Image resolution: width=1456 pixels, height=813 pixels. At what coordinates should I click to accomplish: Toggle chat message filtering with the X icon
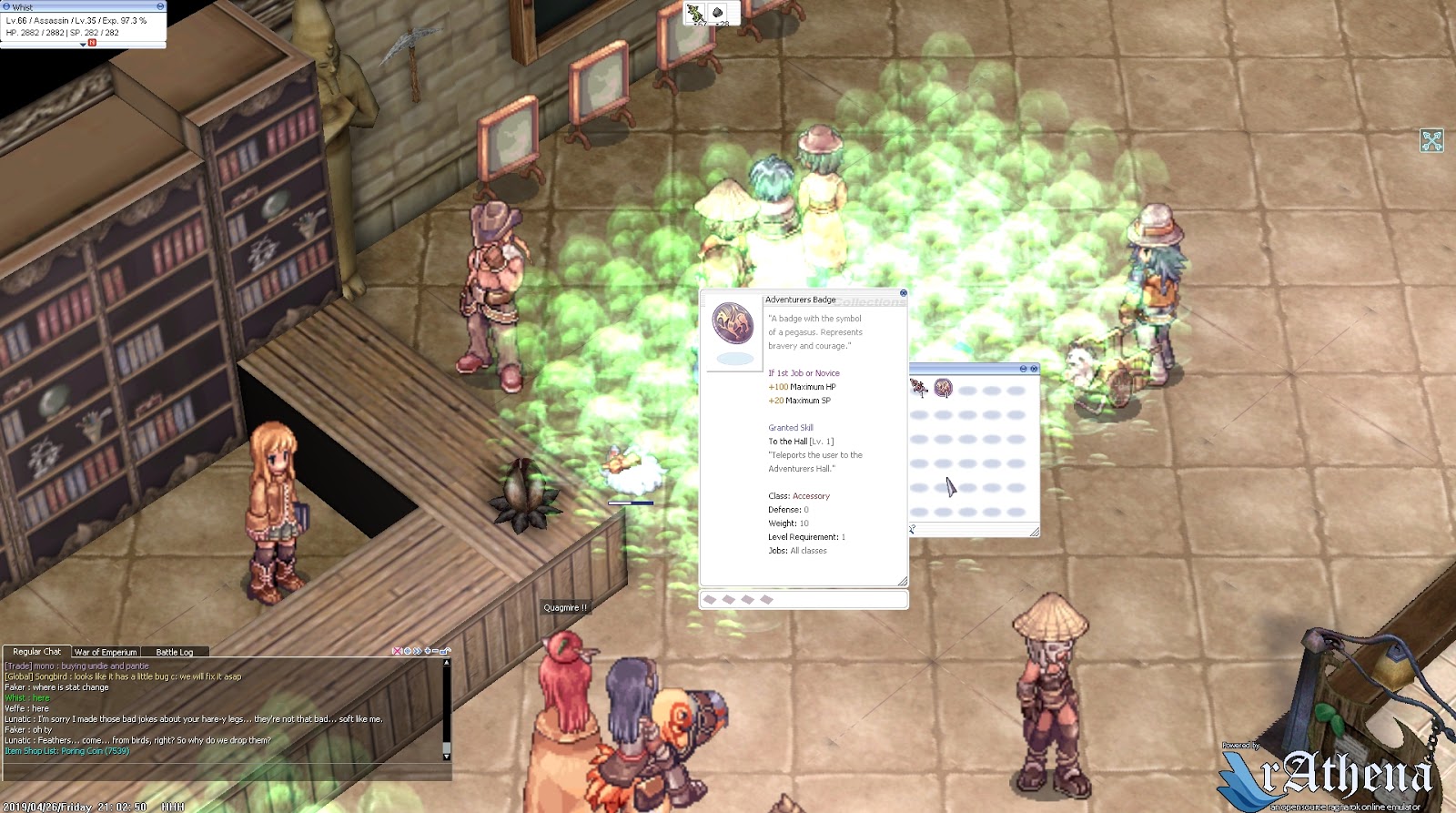tap(397, 652)
